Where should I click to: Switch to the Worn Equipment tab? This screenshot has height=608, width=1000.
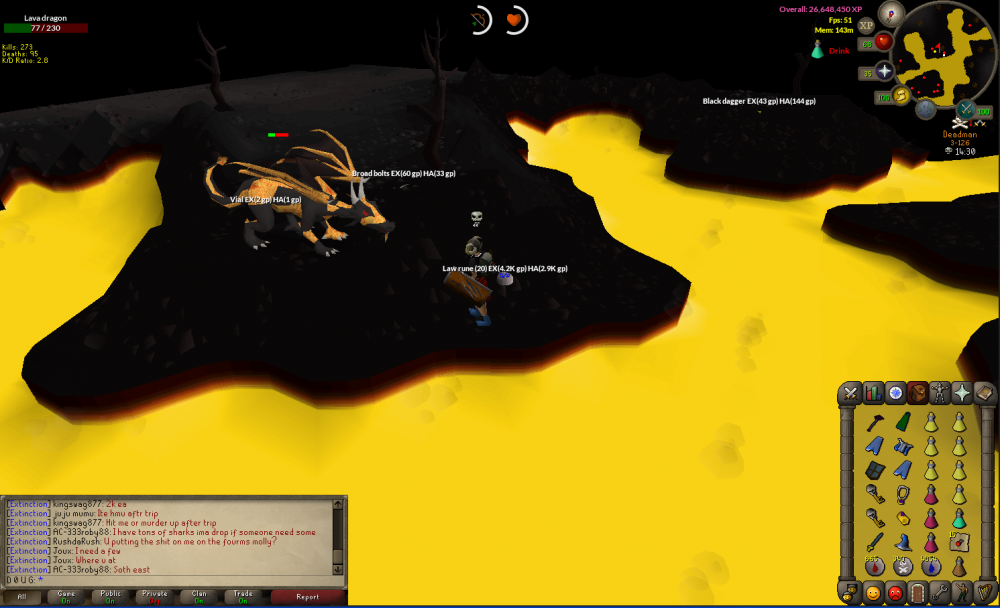[939, 392]
